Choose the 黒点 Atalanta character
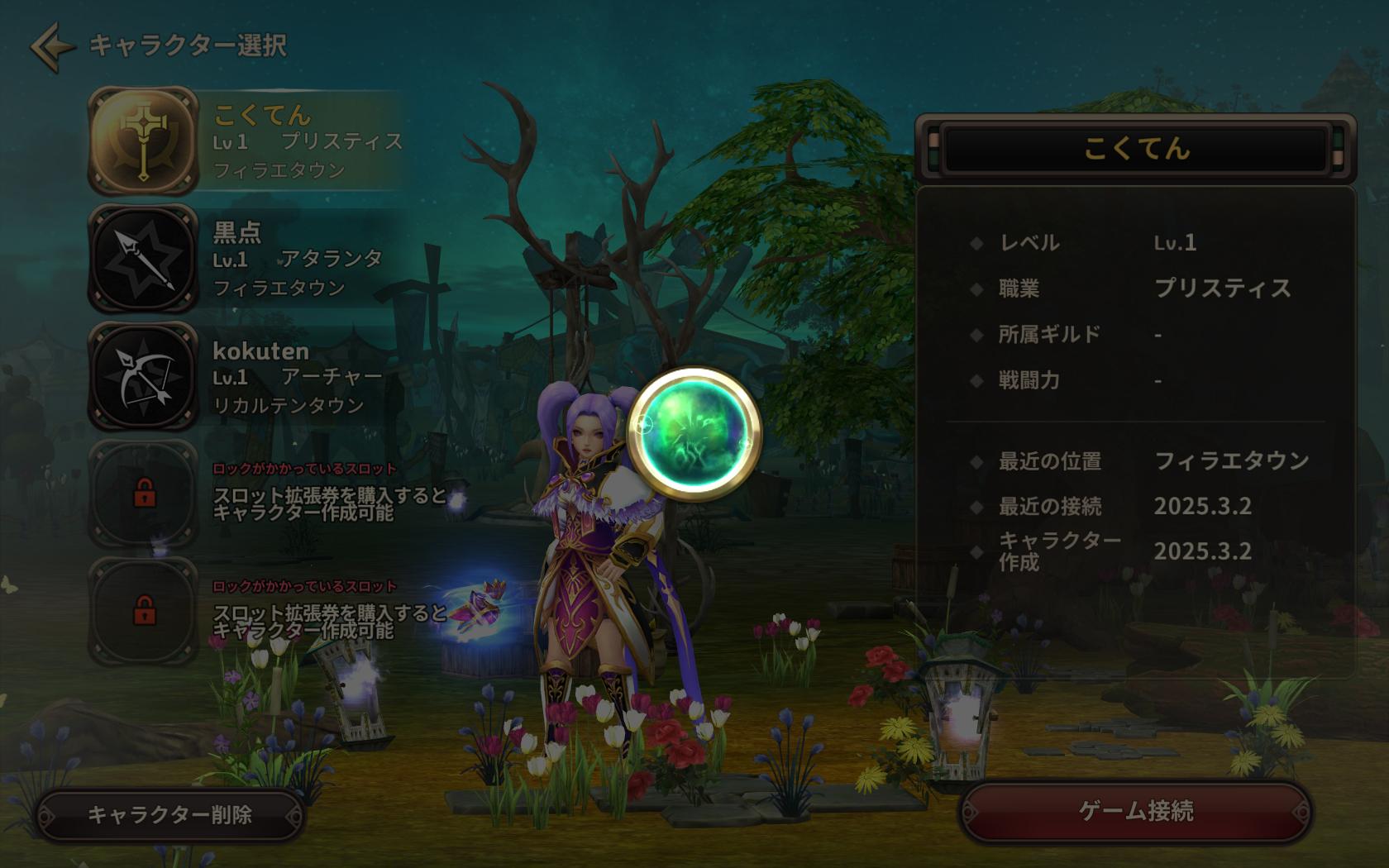The image size is (1389, 868). click(x=248, y=259)
